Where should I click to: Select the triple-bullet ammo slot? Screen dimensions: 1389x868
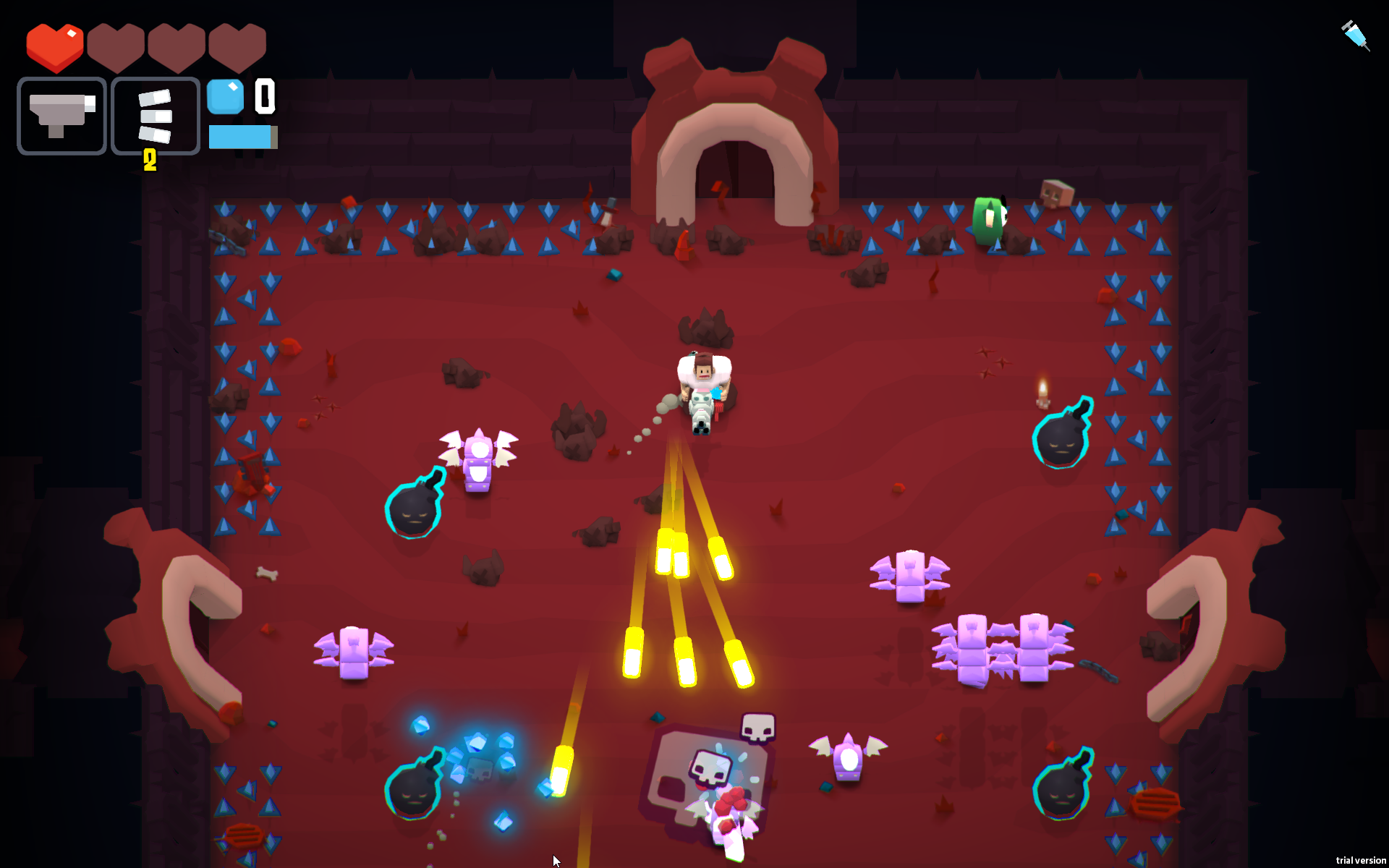156,116
